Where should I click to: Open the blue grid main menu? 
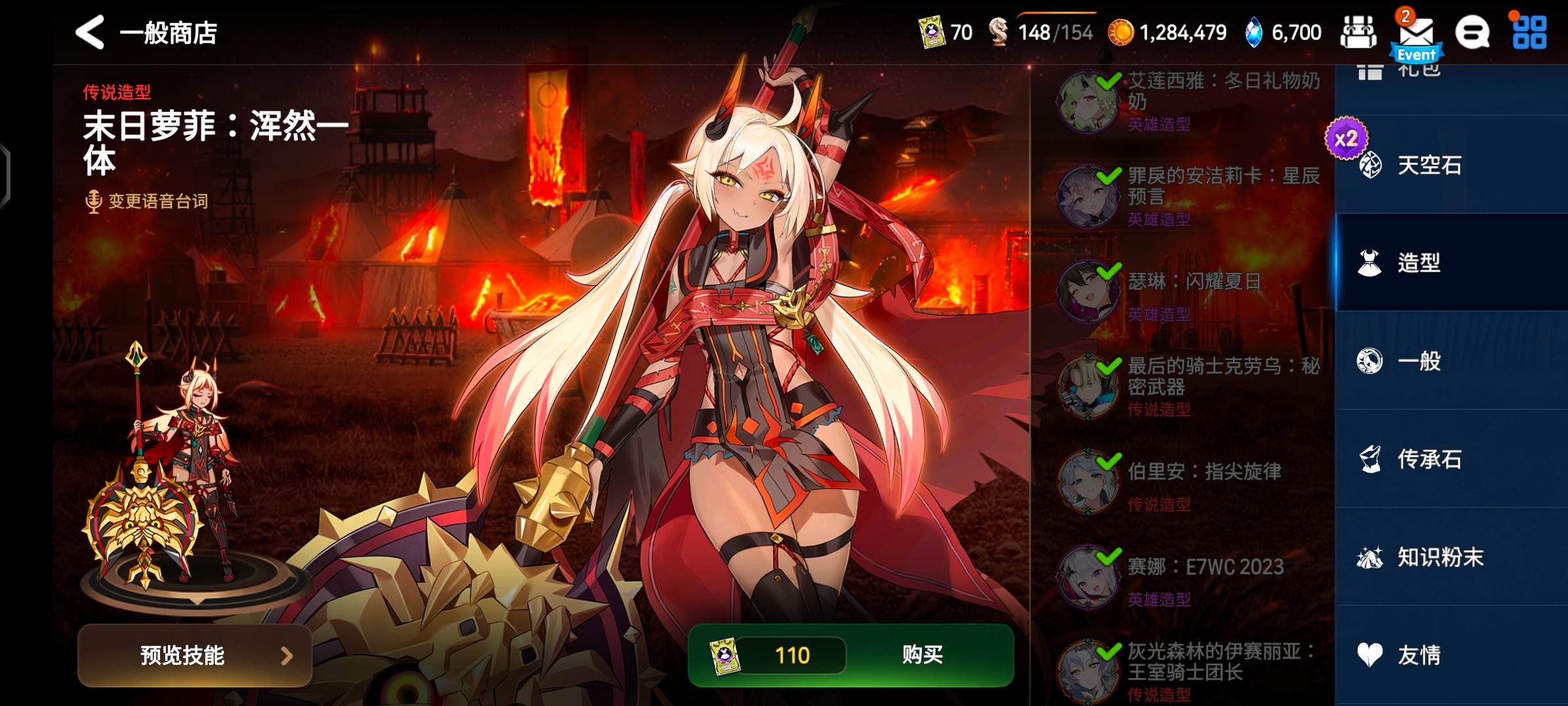click(1529, 33)
